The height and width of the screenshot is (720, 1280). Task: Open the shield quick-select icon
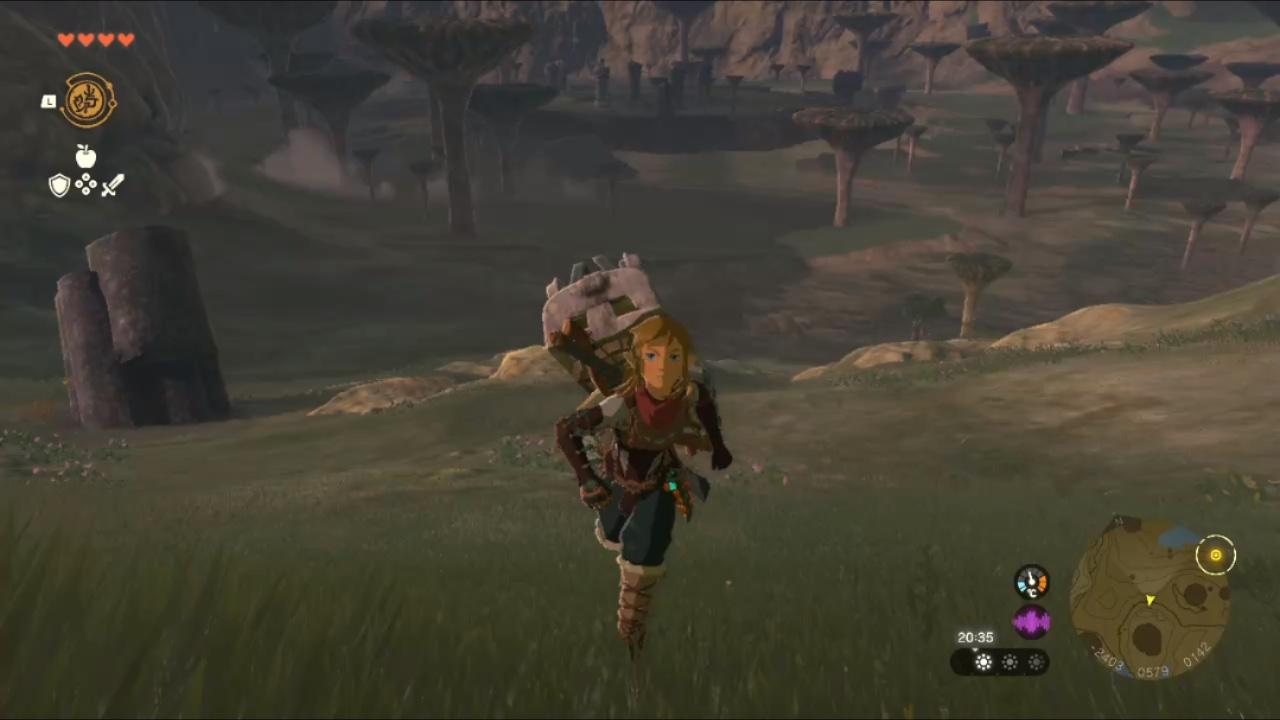[60, 185]
